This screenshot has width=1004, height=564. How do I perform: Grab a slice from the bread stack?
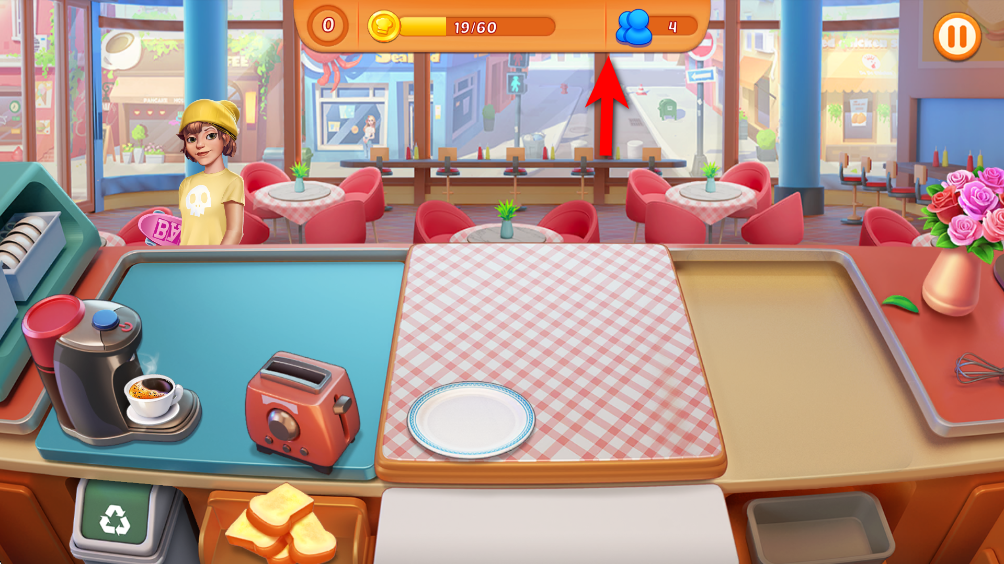[x=281, y=522]
